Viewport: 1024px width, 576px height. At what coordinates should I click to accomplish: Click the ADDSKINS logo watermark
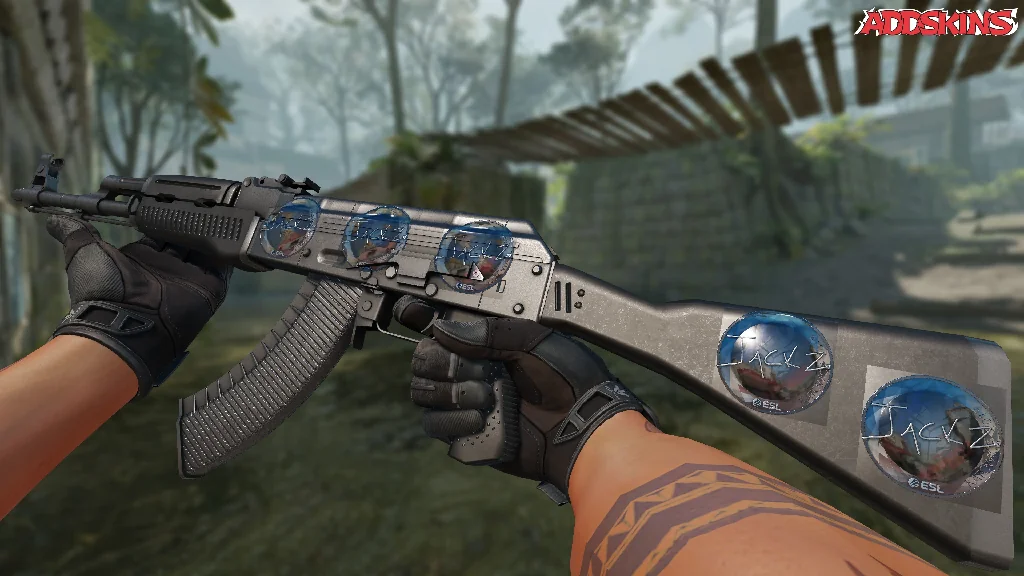tap(940, 22)
